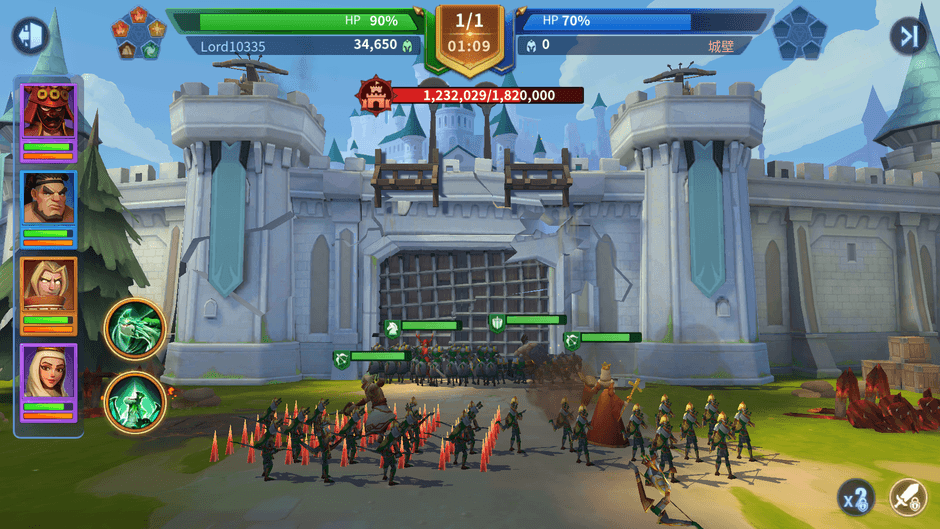This screenshot has width=940, height=529.
Task: Tap the red castle wall icon
Action: point(372,95)
